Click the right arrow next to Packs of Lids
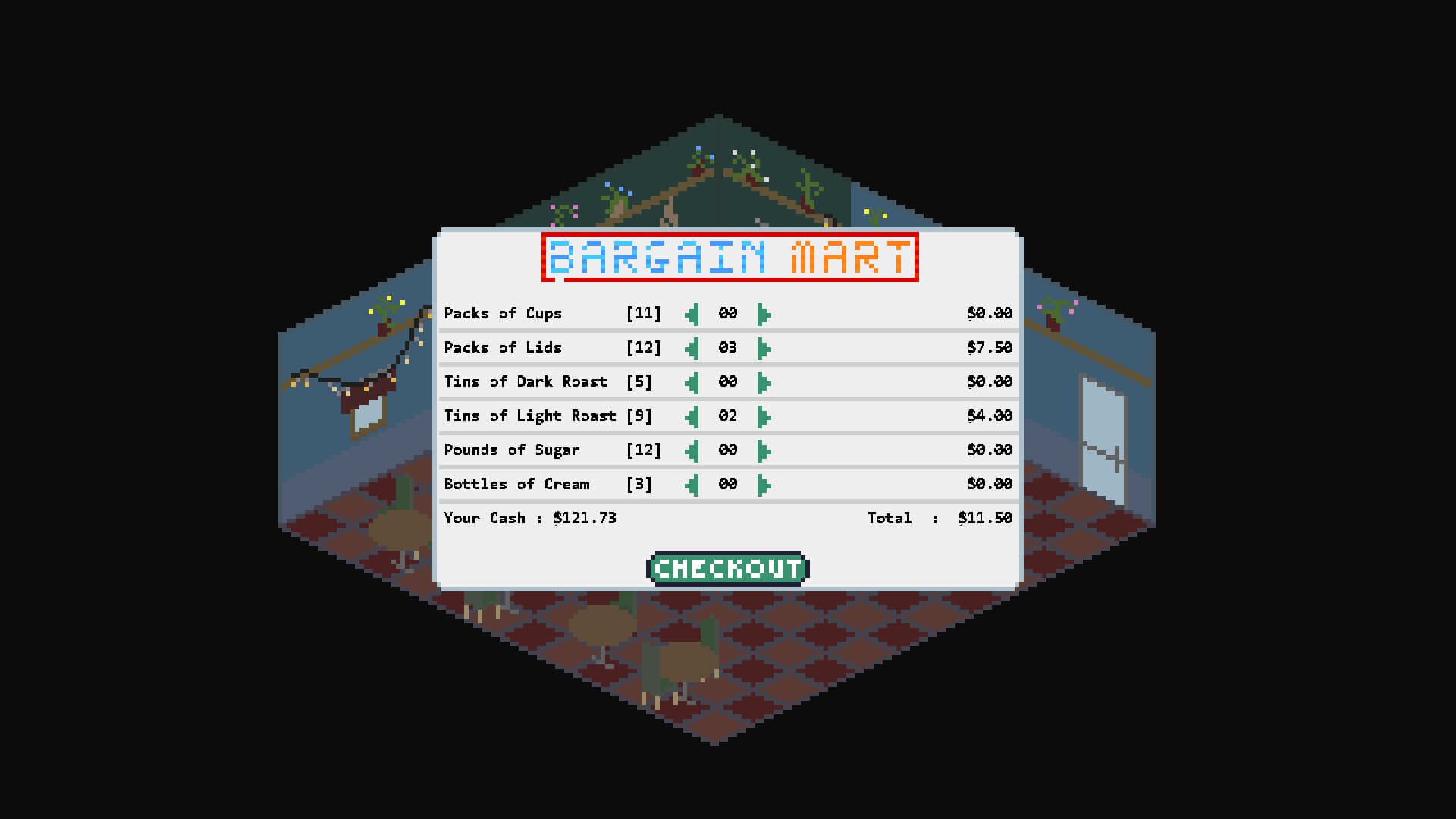 (763, 347)
